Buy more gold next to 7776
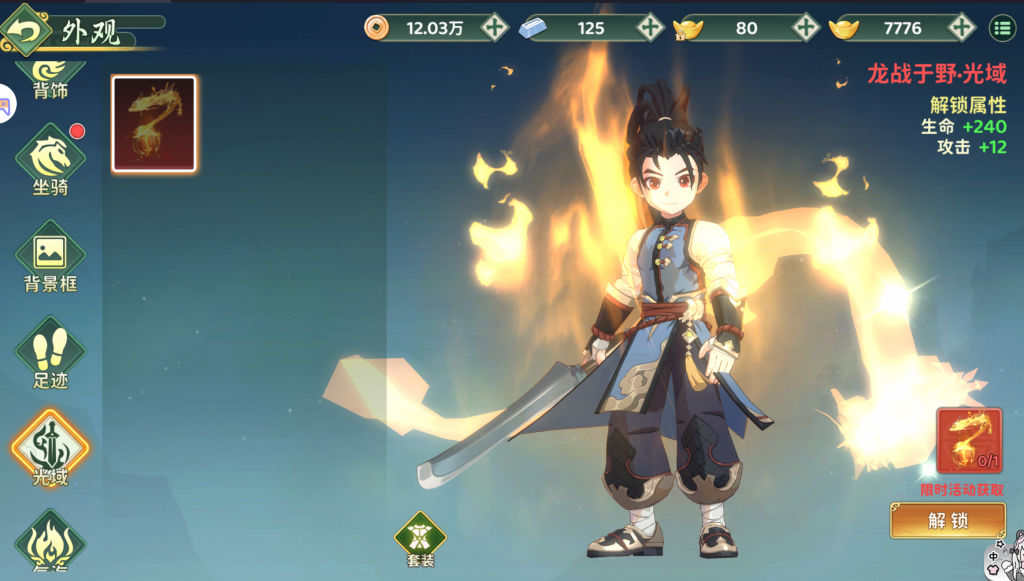The width and height of the screenshot is (1024, 581). click(x=961, y=27)
